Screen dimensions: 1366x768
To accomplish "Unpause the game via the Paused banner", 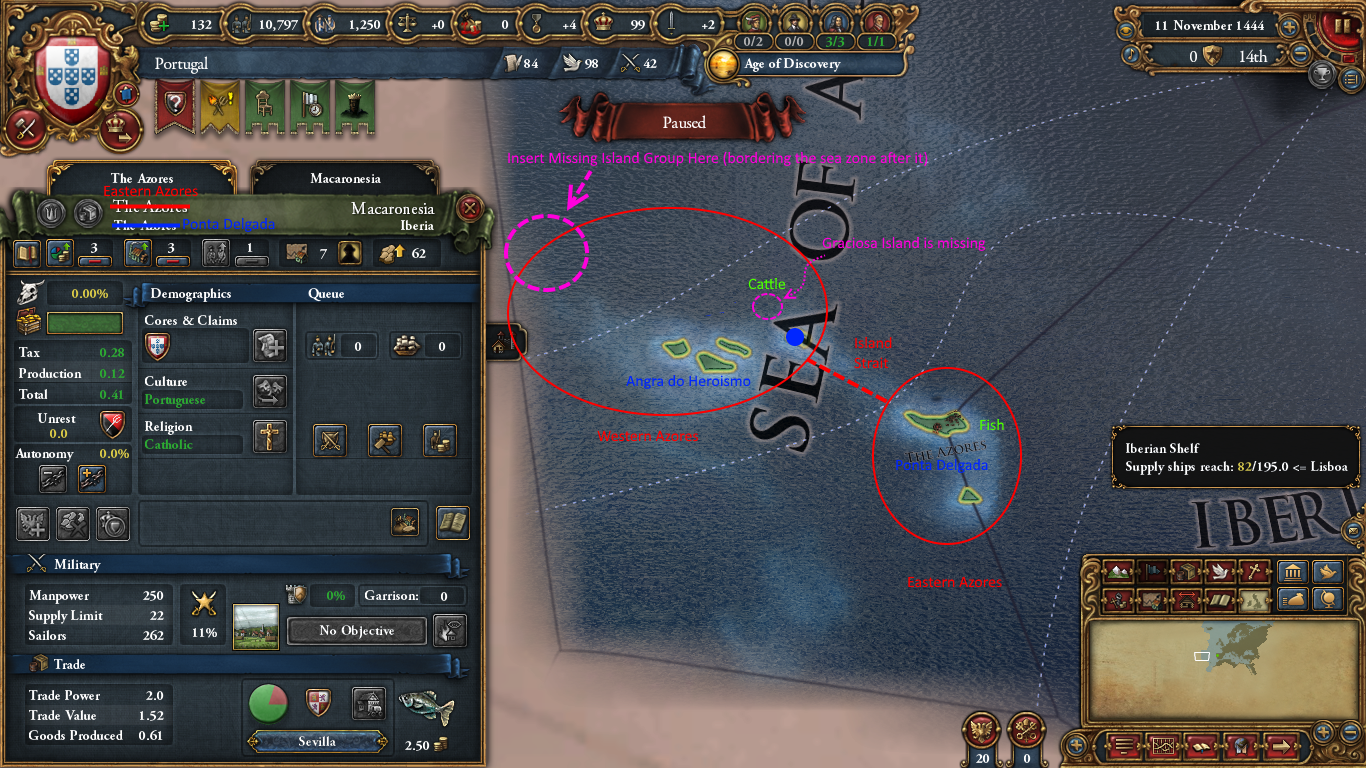I will tap(683, 122).
